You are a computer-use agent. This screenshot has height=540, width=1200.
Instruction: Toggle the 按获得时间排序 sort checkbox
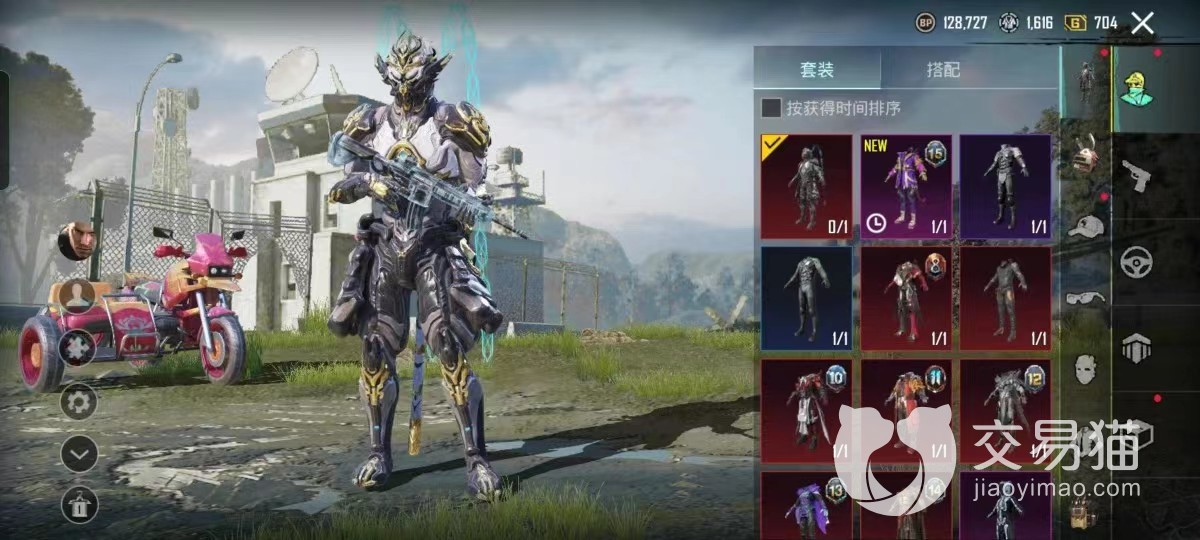click(771, 108)
